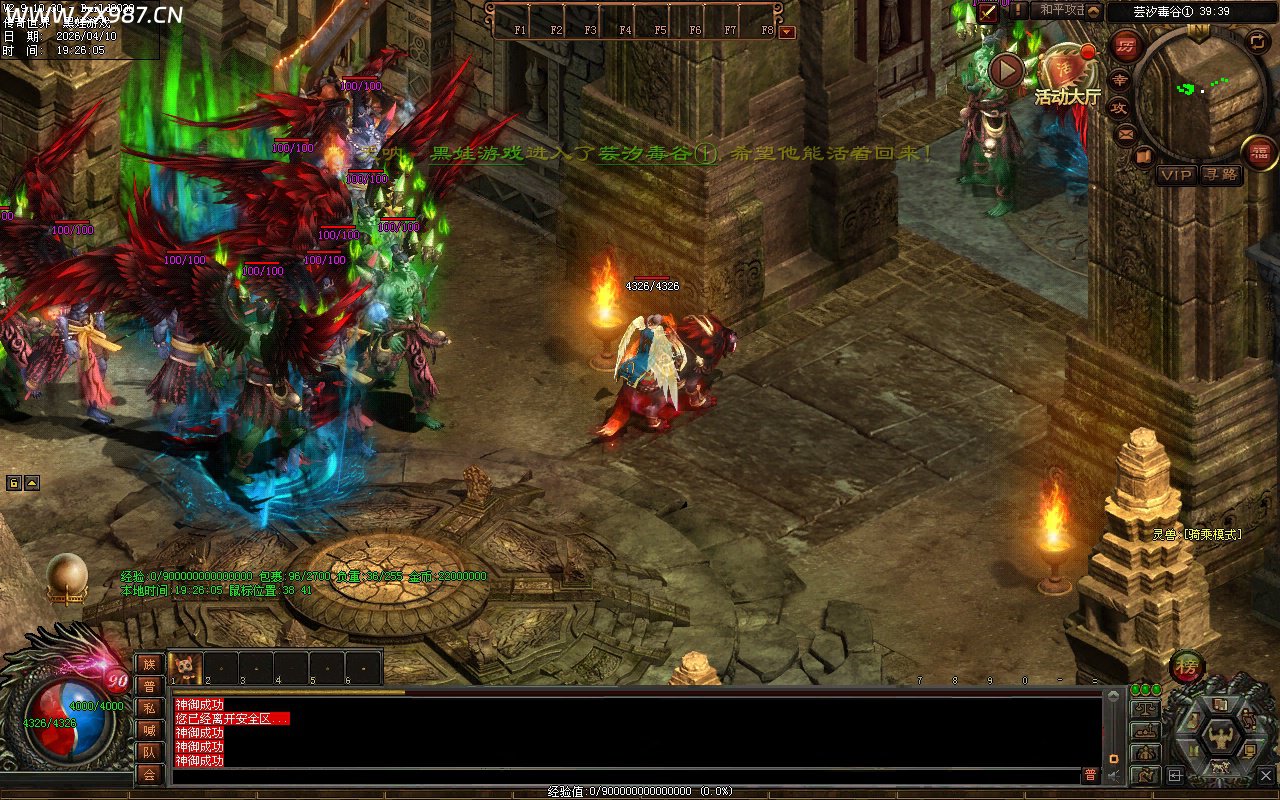The image size is (1280, 800).
Task: Select the pet item in hotbar slot 1
Action: coord(186,667)
